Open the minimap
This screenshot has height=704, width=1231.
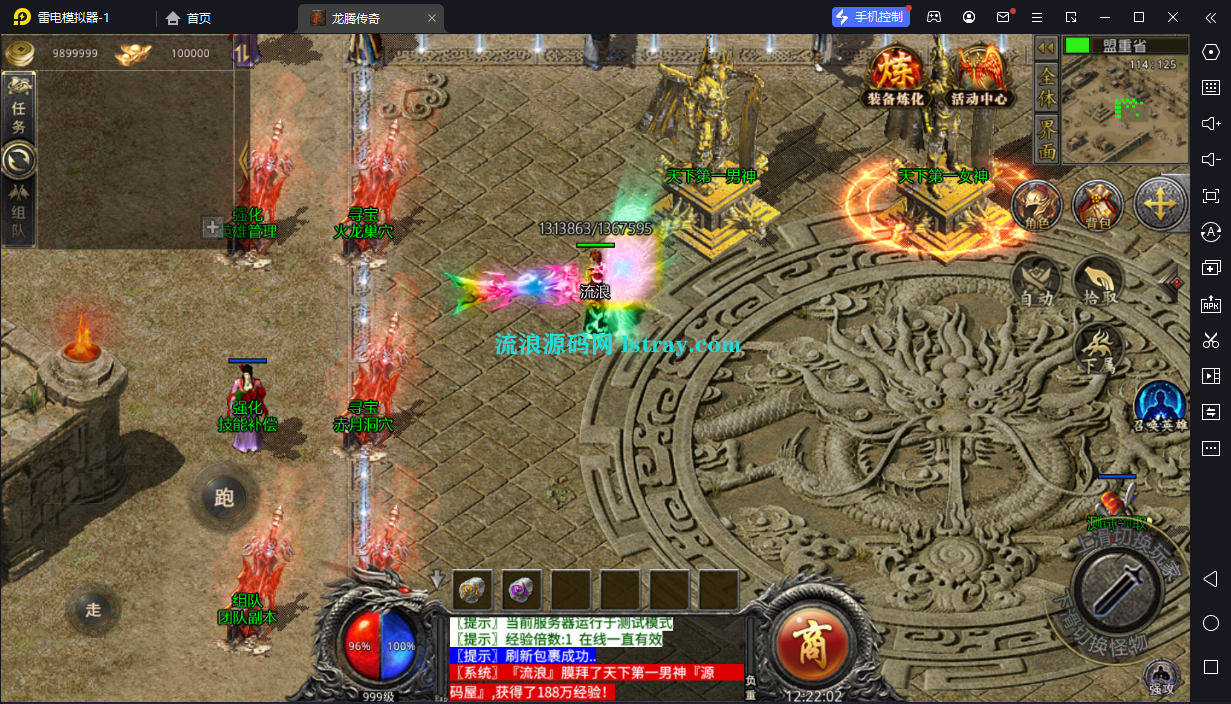tap(1124, 107)
